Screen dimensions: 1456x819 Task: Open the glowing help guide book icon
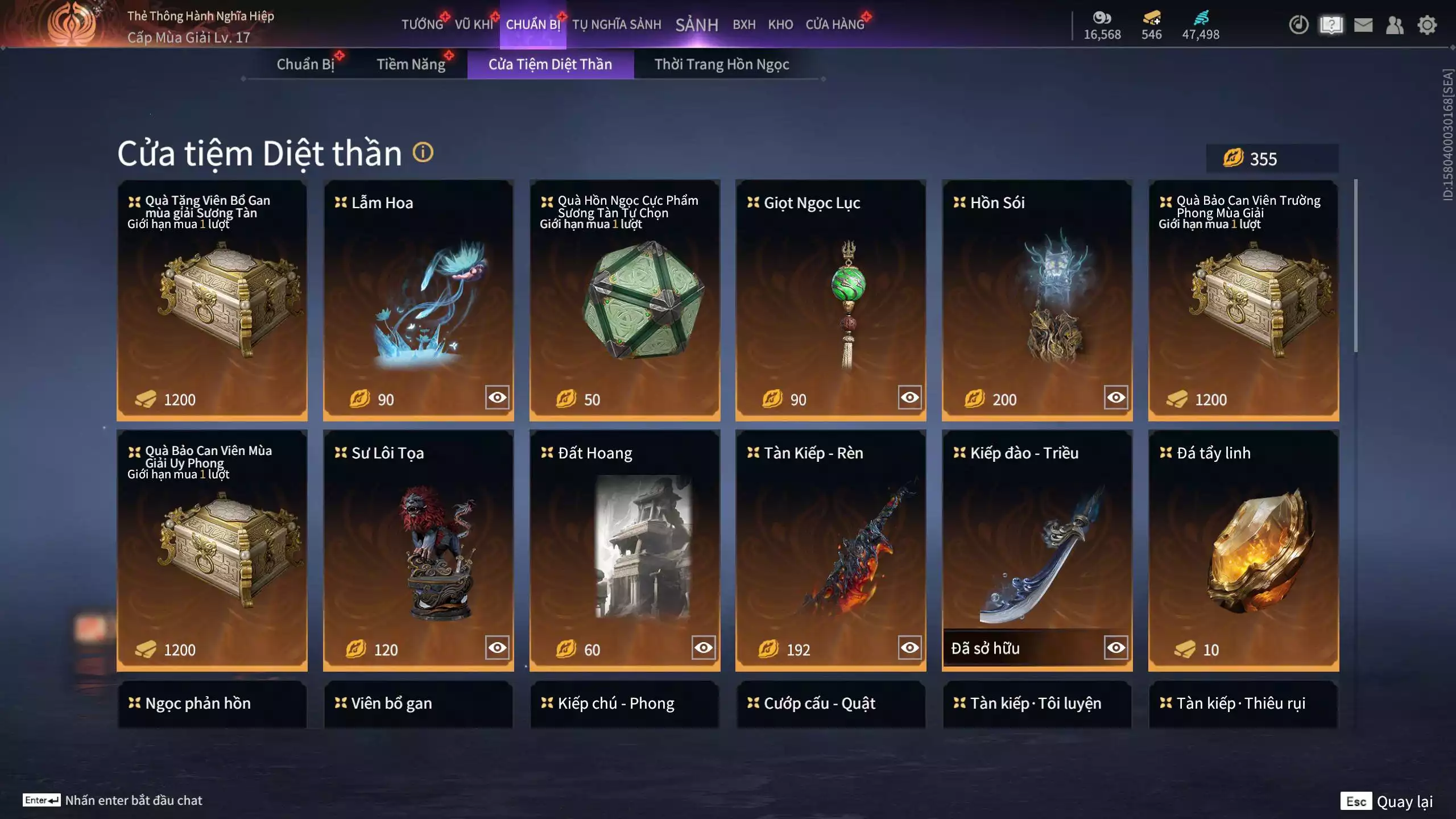point(1331,25)
